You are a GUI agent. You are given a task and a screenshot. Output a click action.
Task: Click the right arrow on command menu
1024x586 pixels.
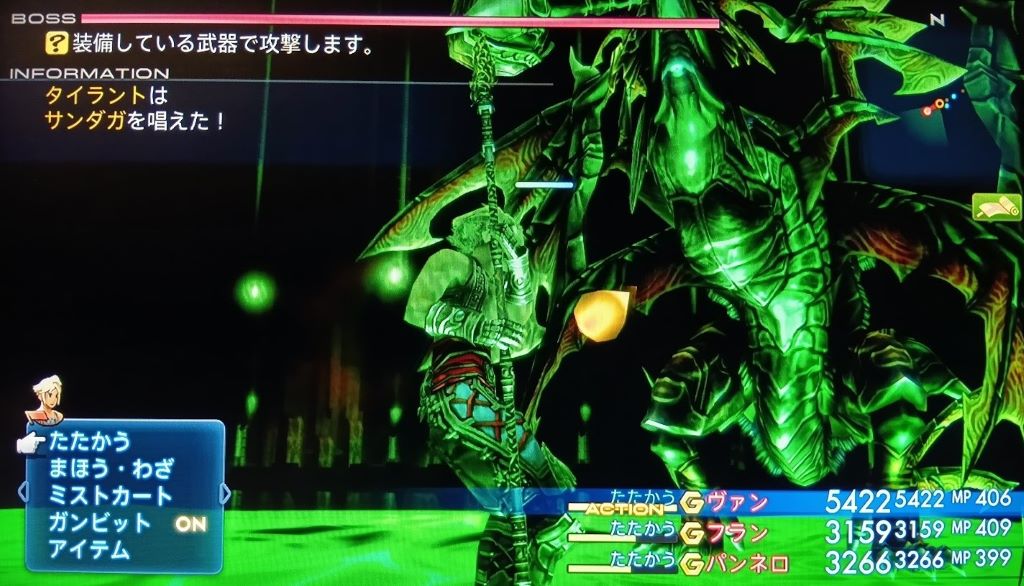[225, 493]
